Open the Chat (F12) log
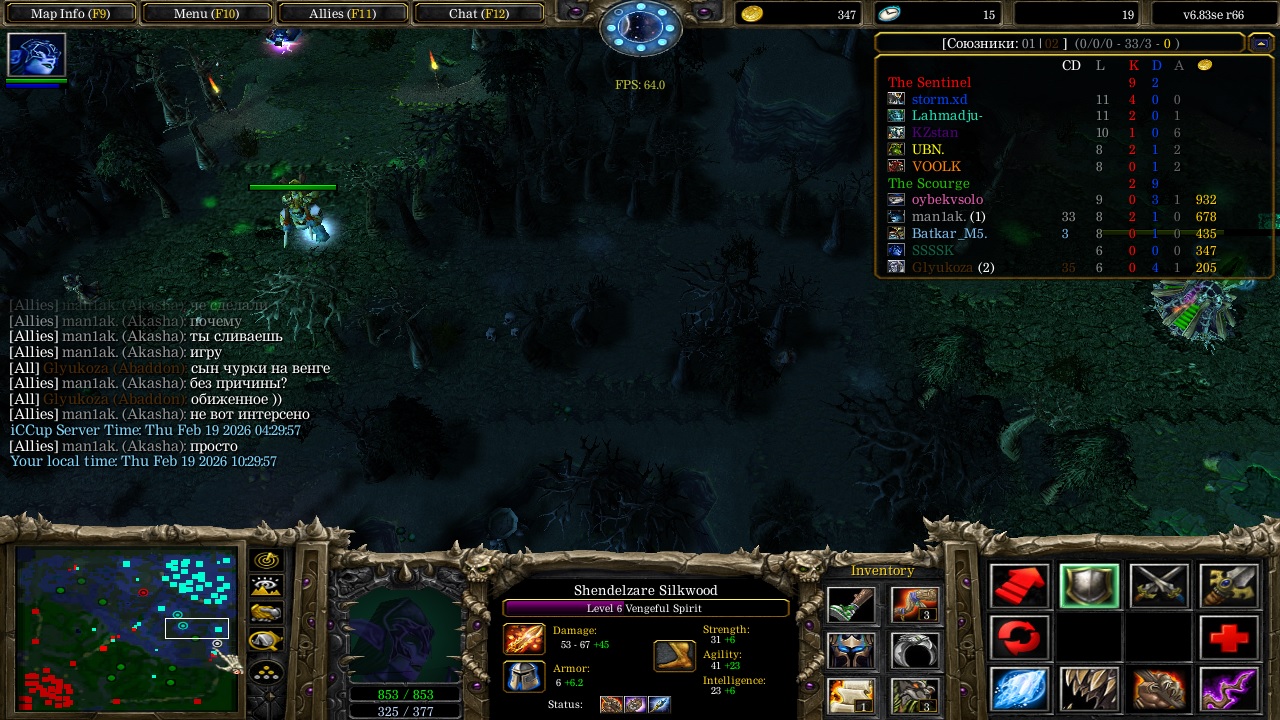Screen dimensions: 1280x720 (478, 14)
